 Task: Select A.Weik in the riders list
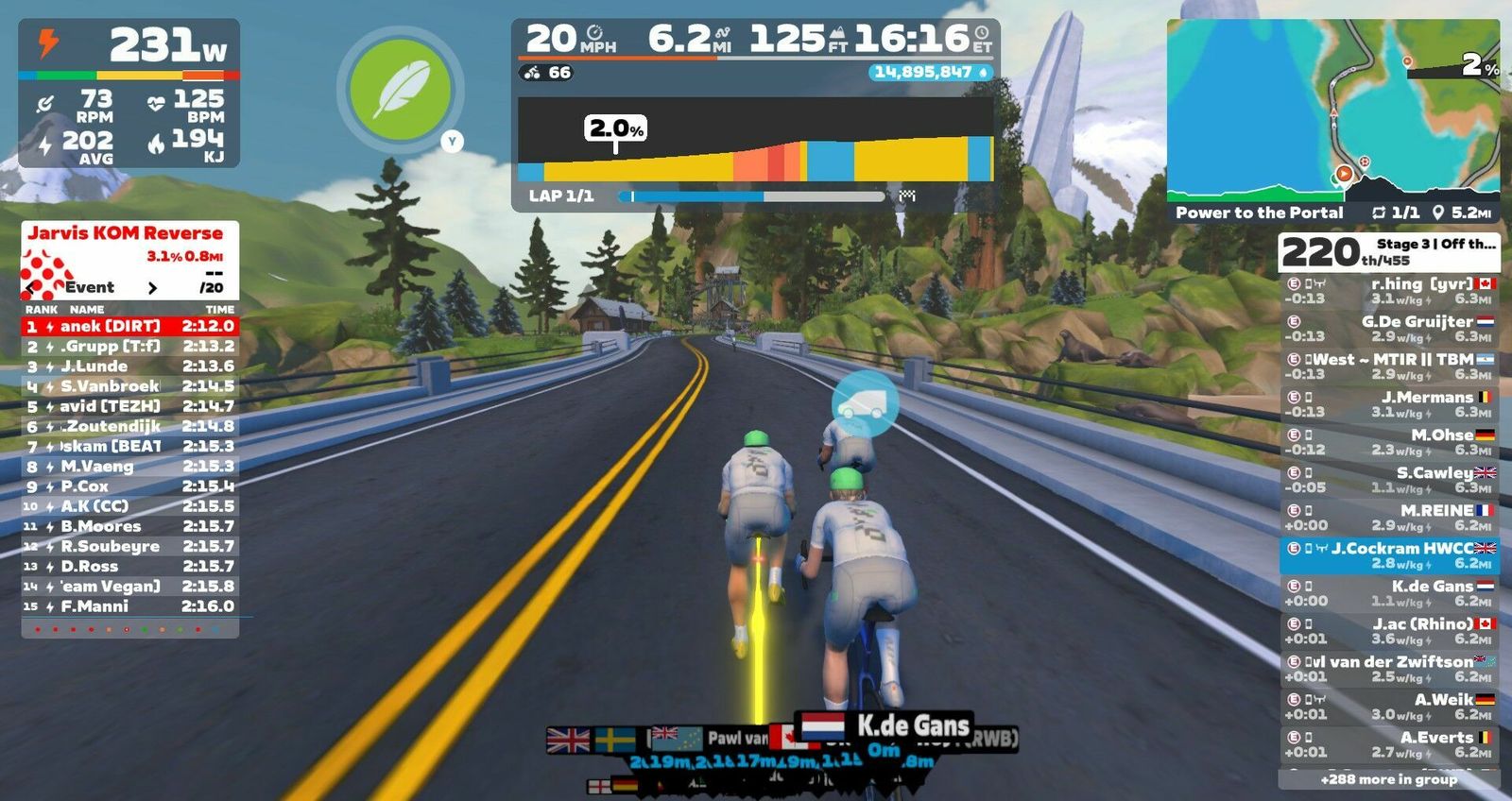pyautogui.click(x=1389, y=706)
